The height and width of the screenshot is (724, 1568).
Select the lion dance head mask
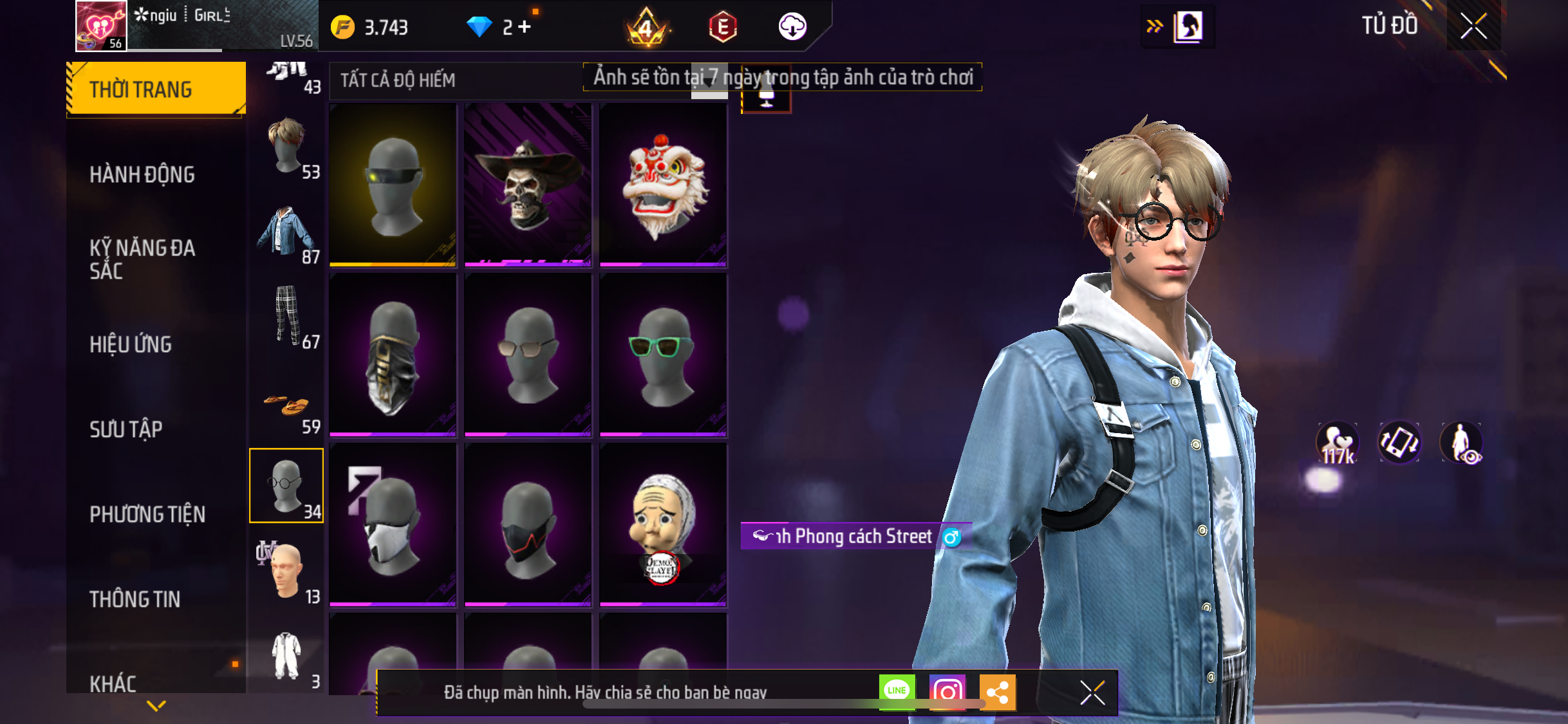point(663,185)
